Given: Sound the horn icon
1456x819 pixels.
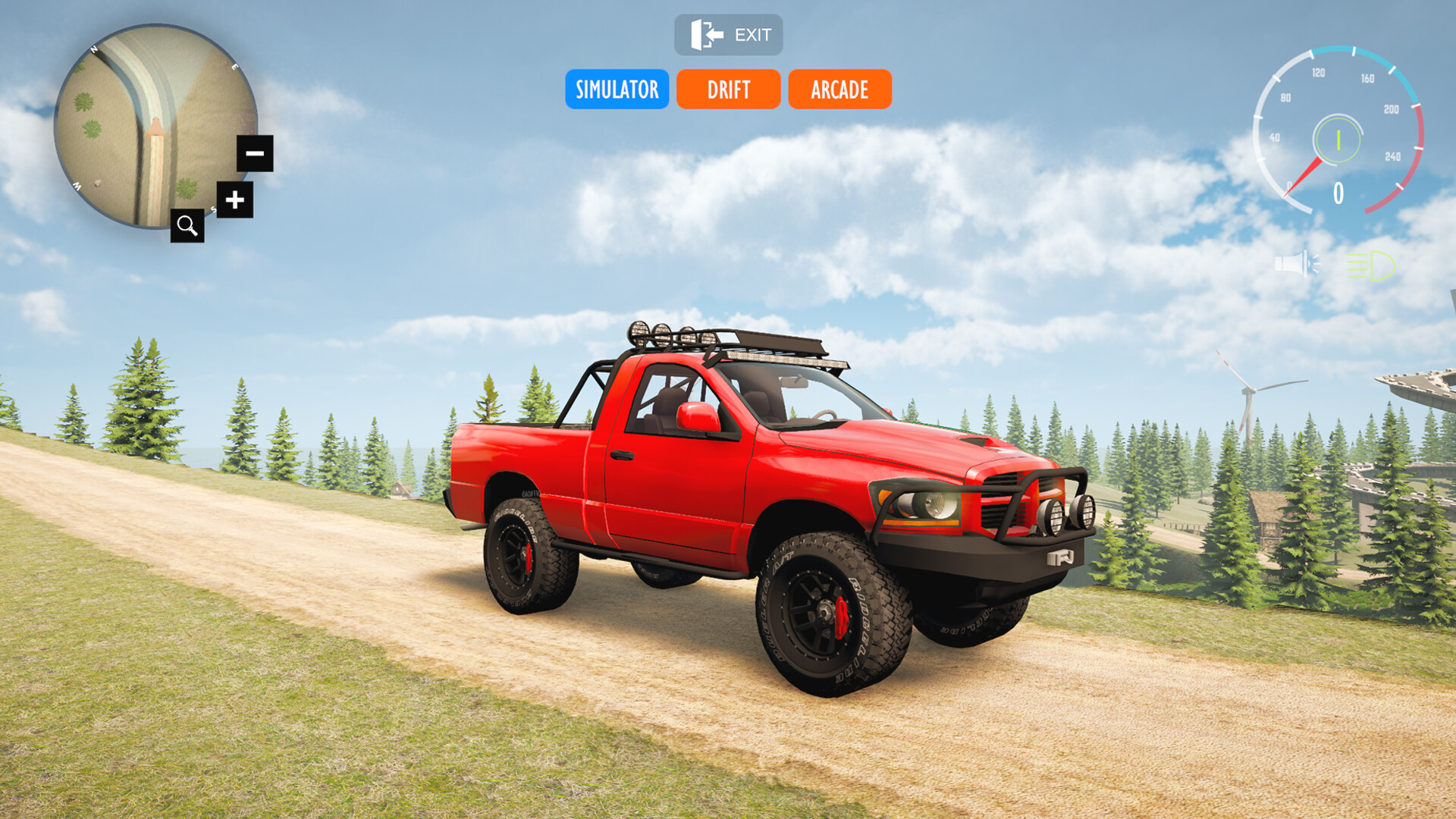Looking at the screenshot, I should point(1295,263).
